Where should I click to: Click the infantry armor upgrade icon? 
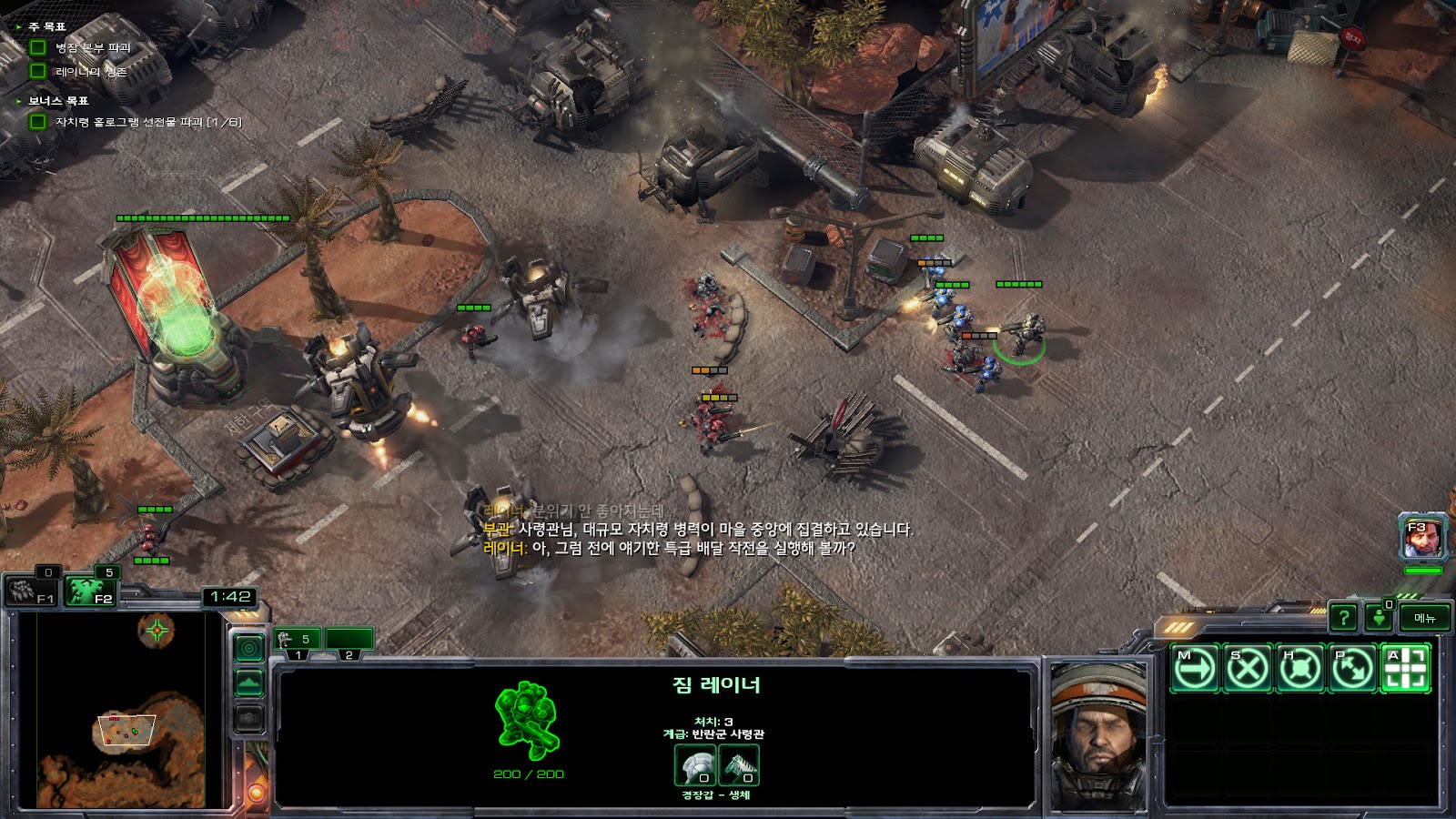[695, 765]
